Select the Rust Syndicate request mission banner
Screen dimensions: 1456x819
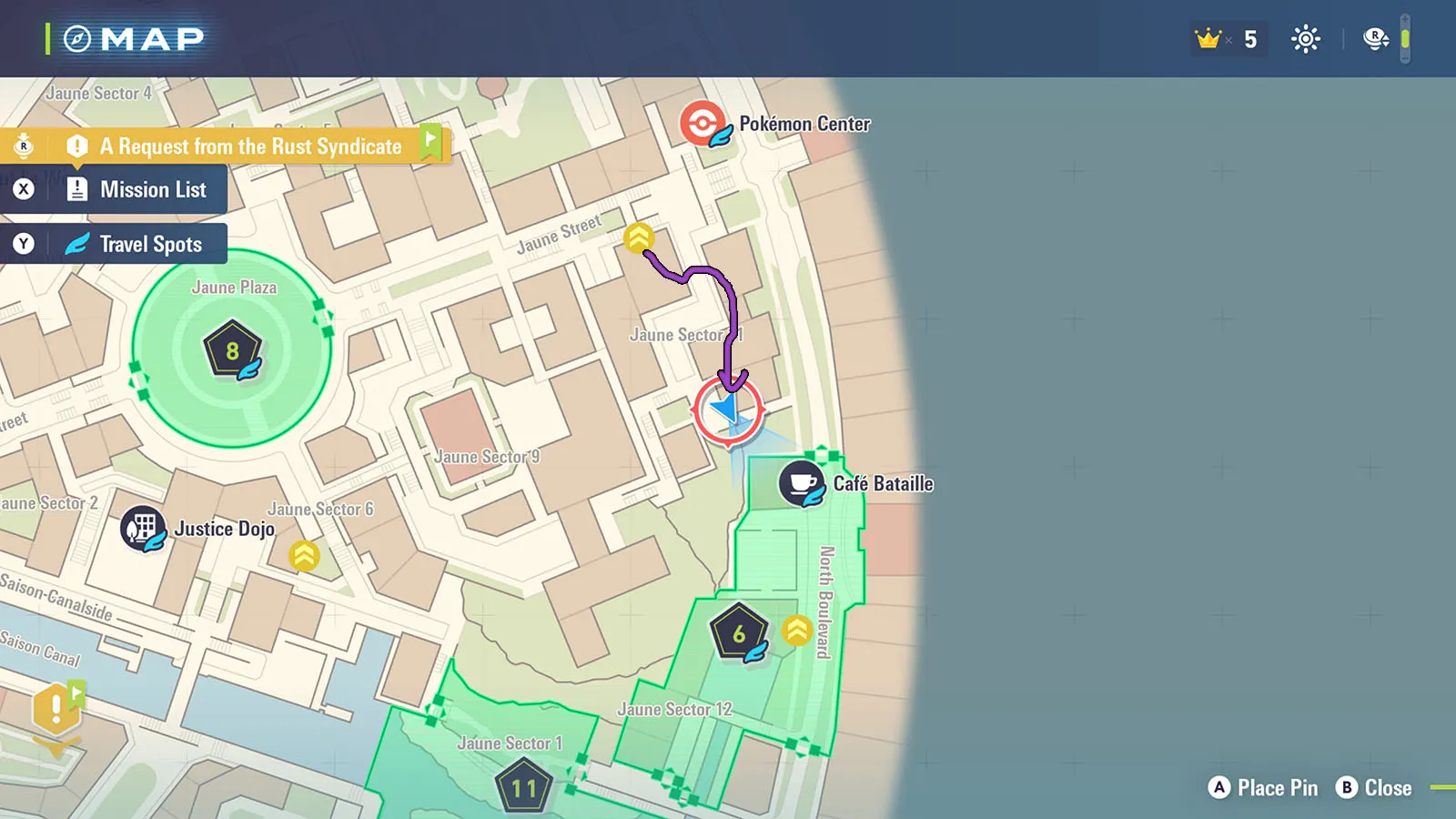(250, 147)
